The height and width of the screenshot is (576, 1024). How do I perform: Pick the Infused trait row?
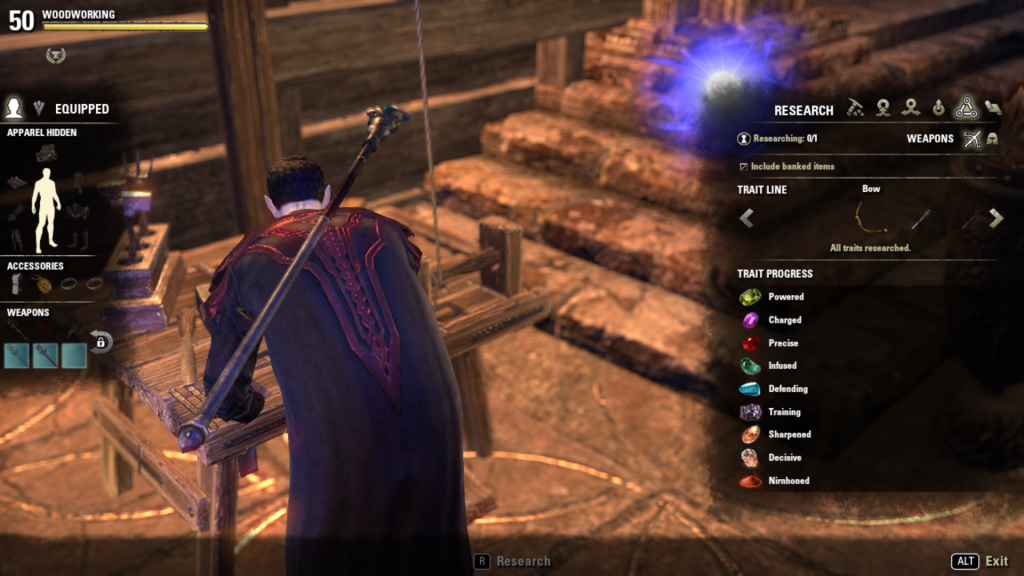(x=783, y=366)
